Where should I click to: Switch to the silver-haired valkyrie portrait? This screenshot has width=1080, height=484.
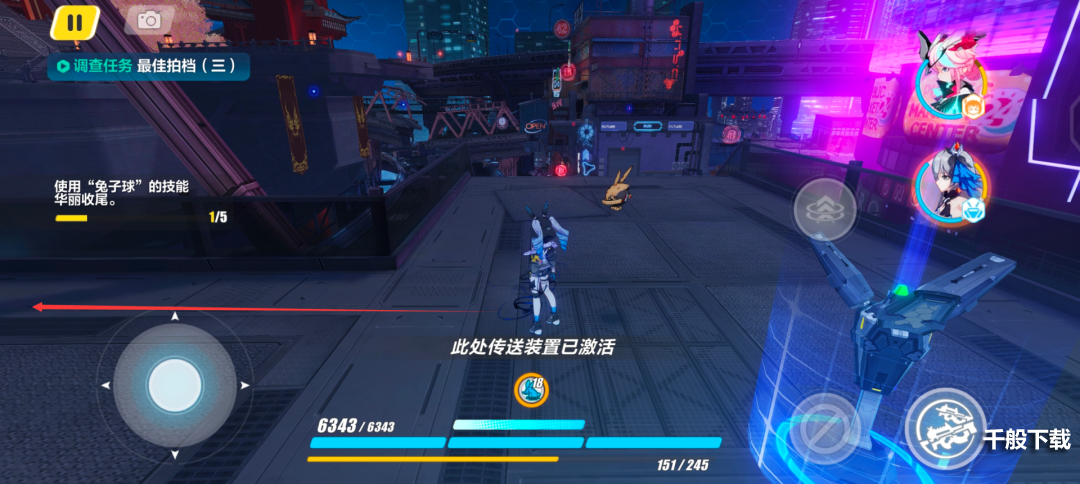[x=945, y=190]
